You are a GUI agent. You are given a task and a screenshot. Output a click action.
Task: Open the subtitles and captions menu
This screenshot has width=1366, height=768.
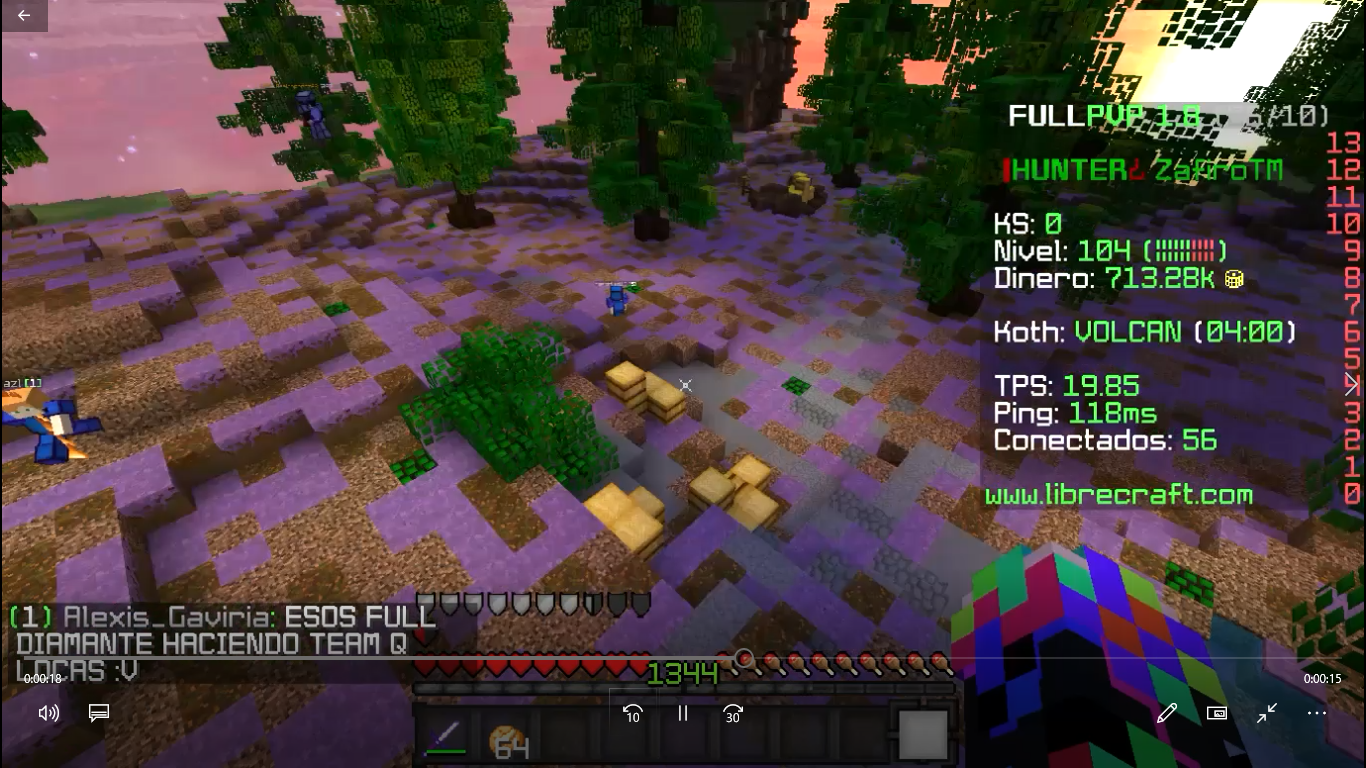98,713
